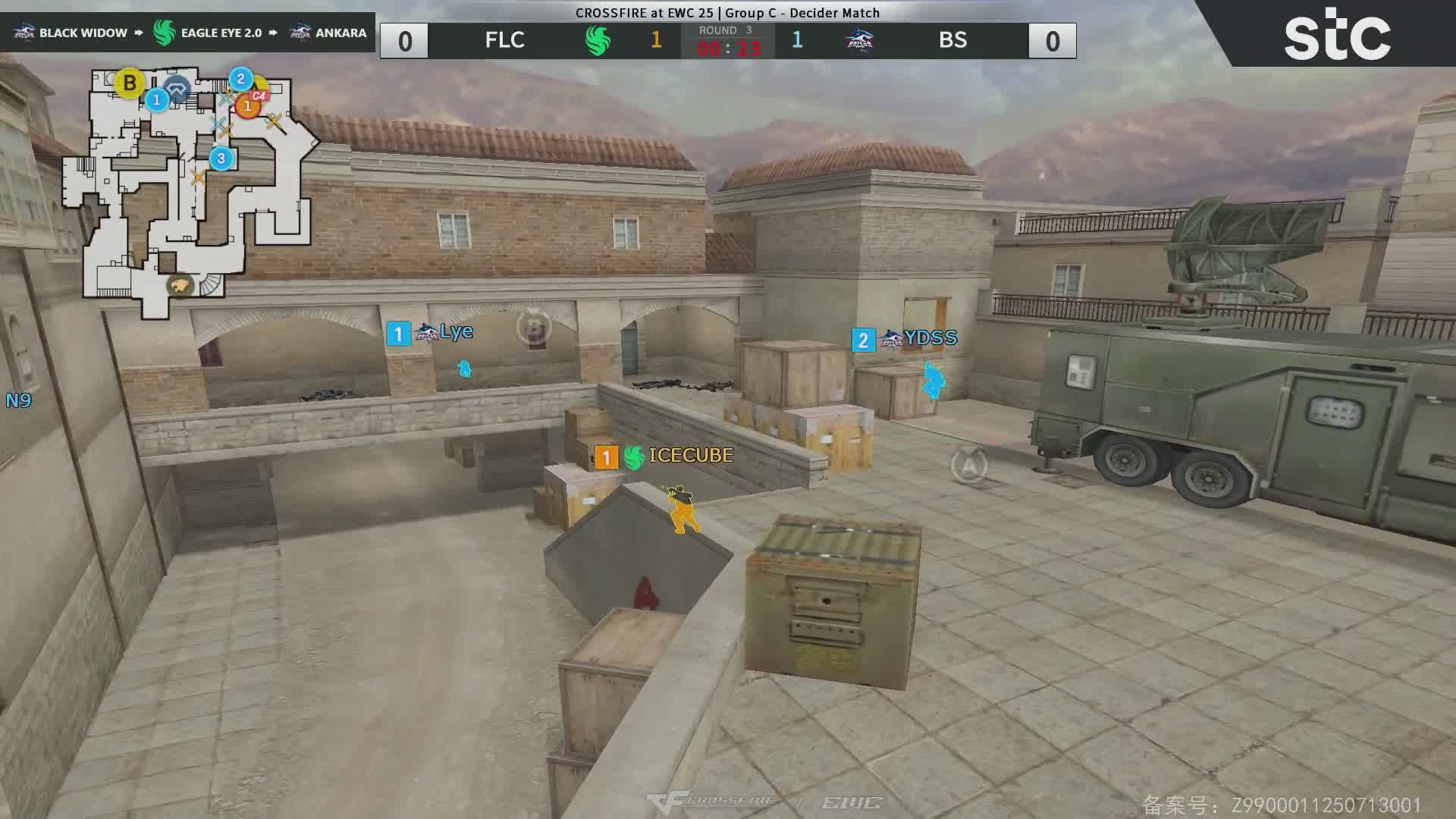Screen dimensions: 1456x819
Task: Click the FLC team name on scoreboard
Action: [504, 40]
